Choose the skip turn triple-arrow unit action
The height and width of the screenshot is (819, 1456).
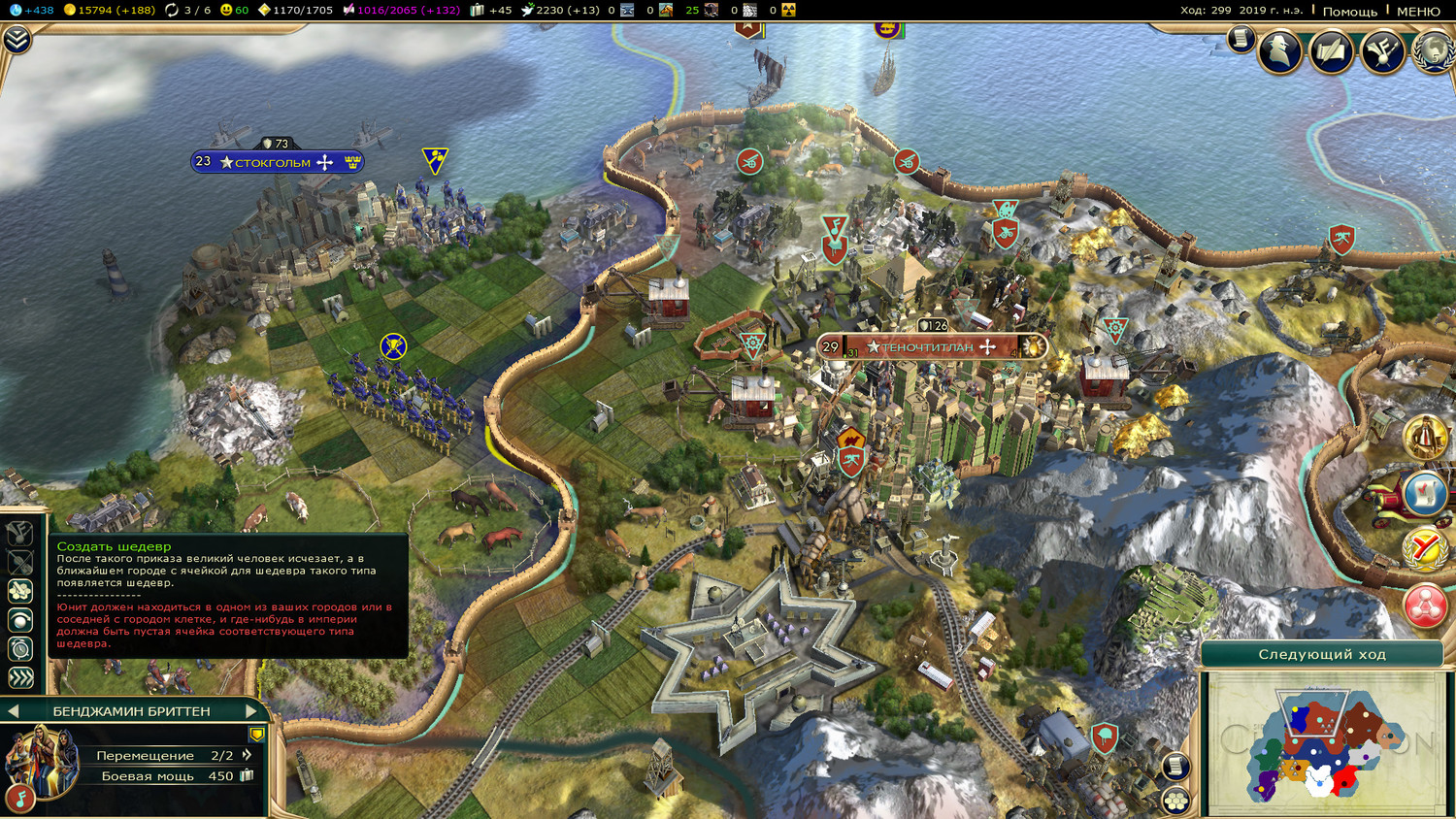coord(20,677)
